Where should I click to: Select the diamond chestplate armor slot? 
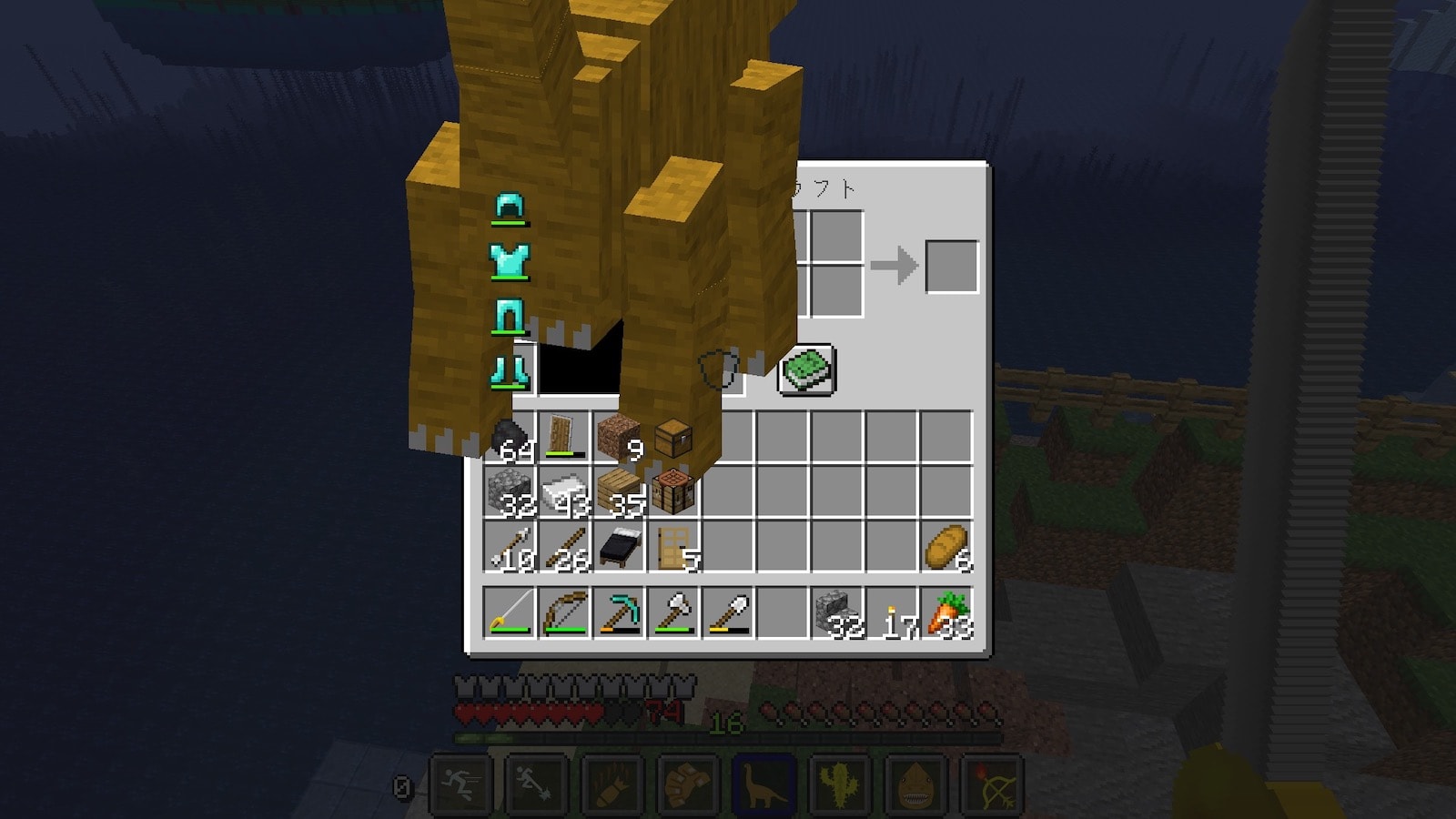pyautogui.click(x=510, y=262)
